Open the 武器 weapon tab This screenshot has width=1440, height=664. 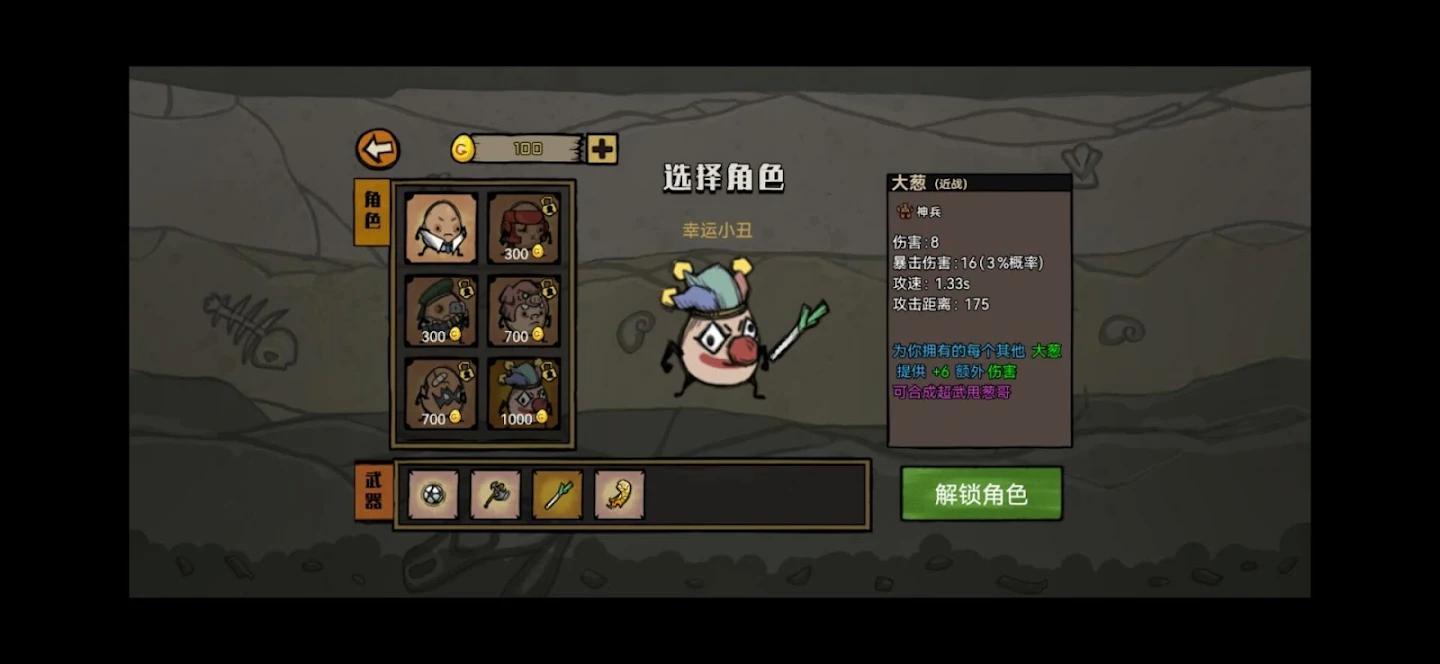(x=373, y=491)
